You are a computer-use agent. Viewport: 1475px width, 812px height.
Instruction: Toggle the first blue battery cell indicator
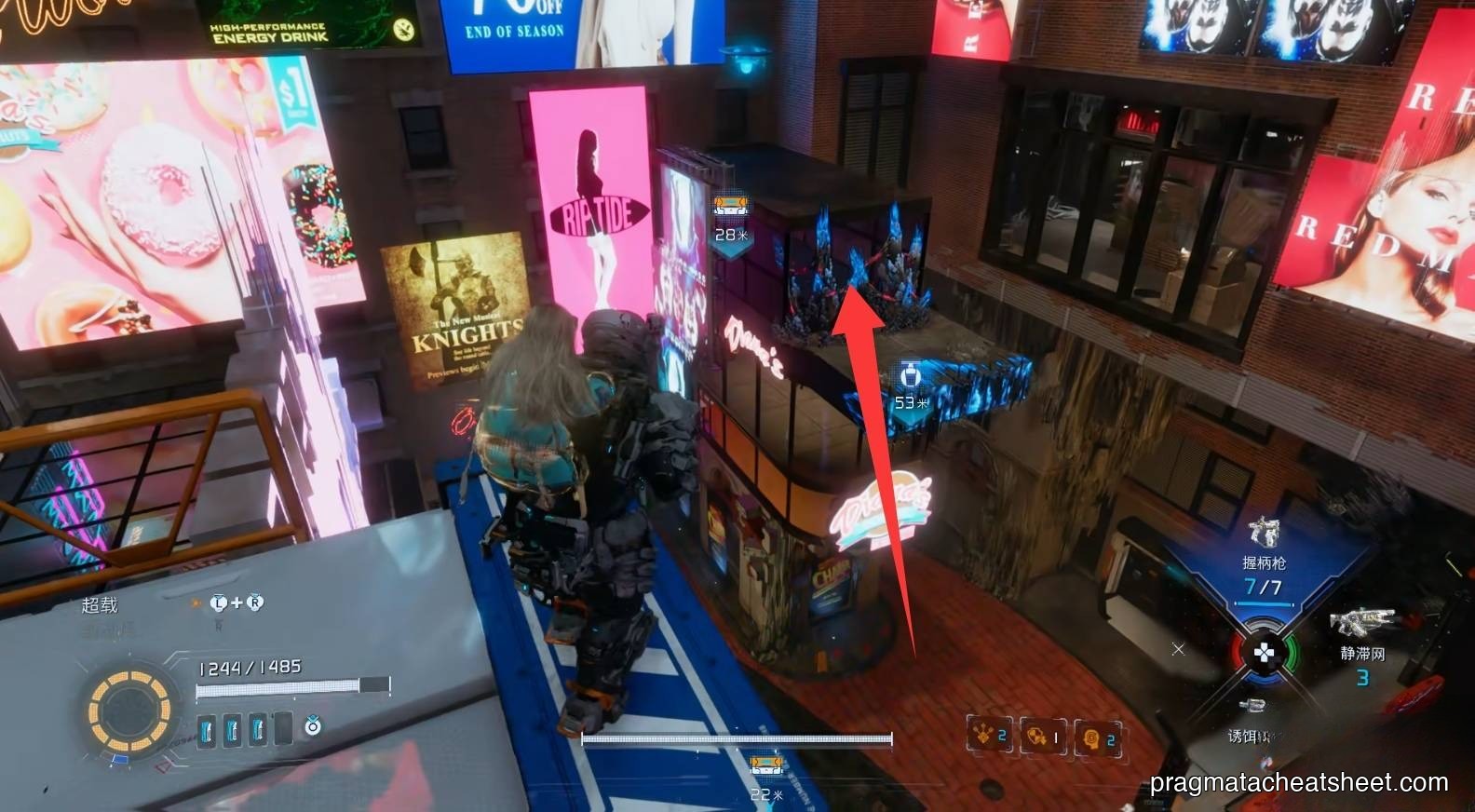(x=207, y=728)
